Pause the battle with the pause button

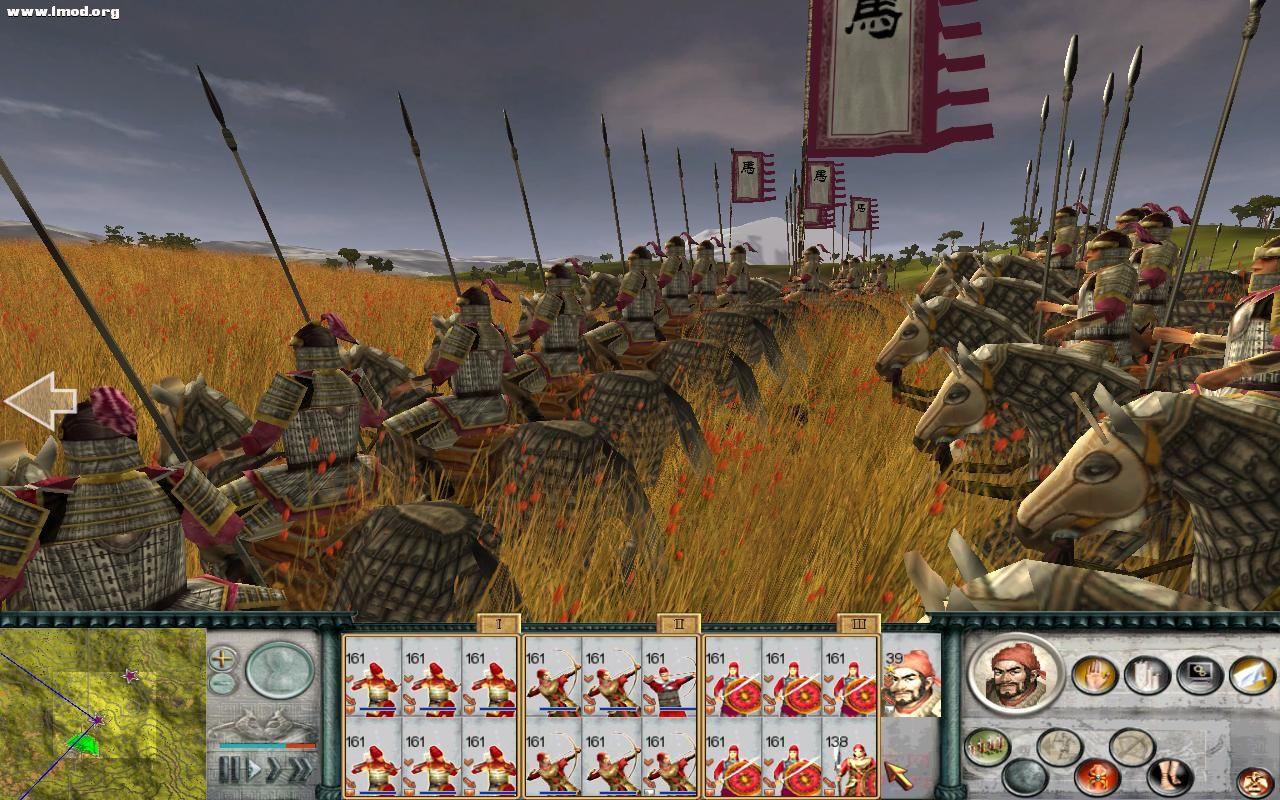click(230, 769)
